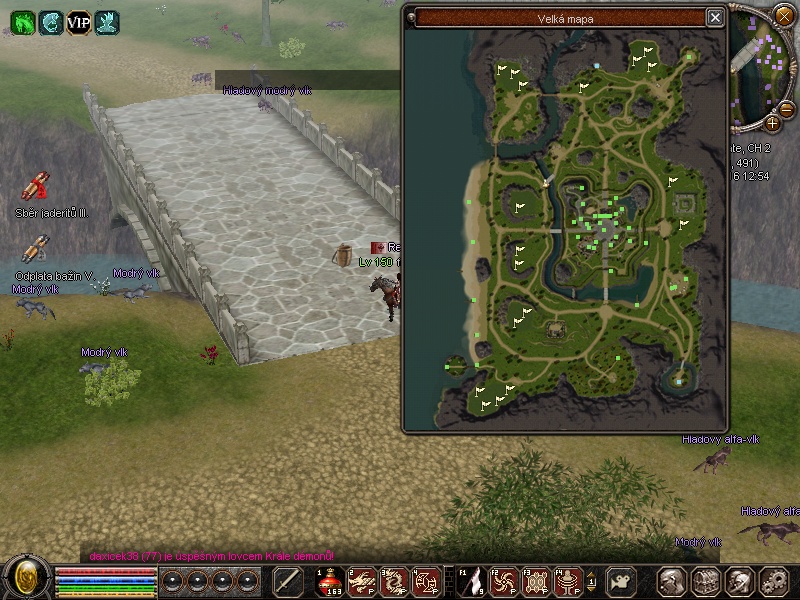Image resolution: width=800 pixels, height=600 pixels.
Task: Use the red potion in quickslot 1
Action: coord(330,581)
